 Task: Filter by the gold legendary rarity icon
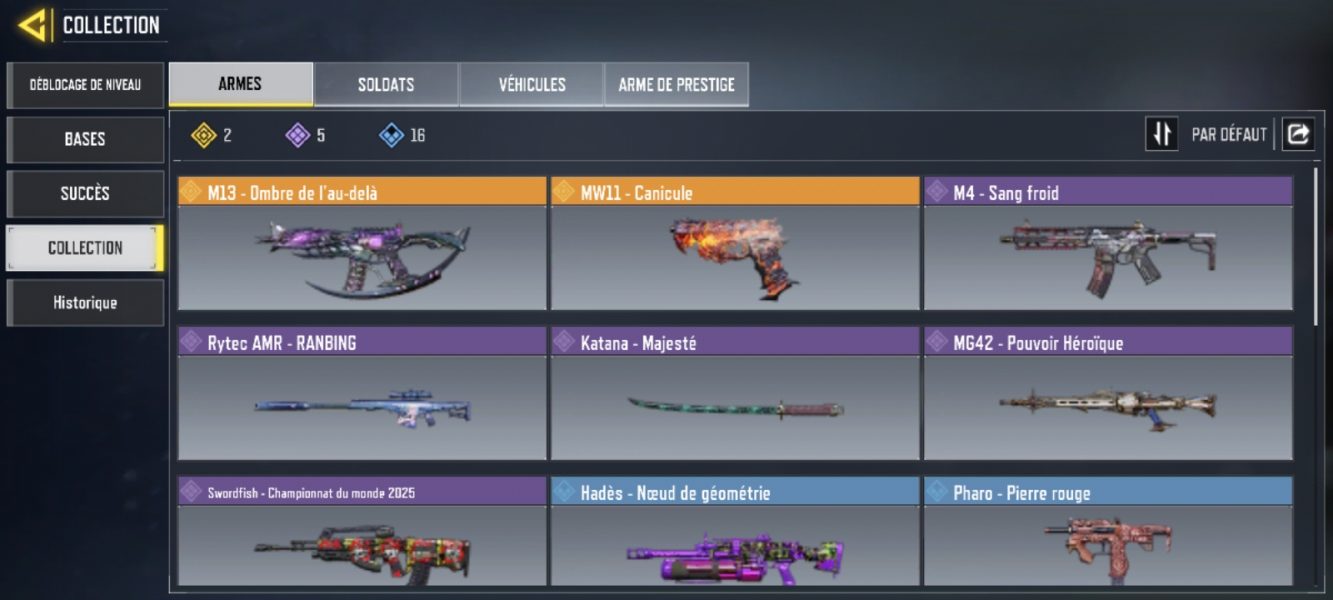click(x=204, y=135)
